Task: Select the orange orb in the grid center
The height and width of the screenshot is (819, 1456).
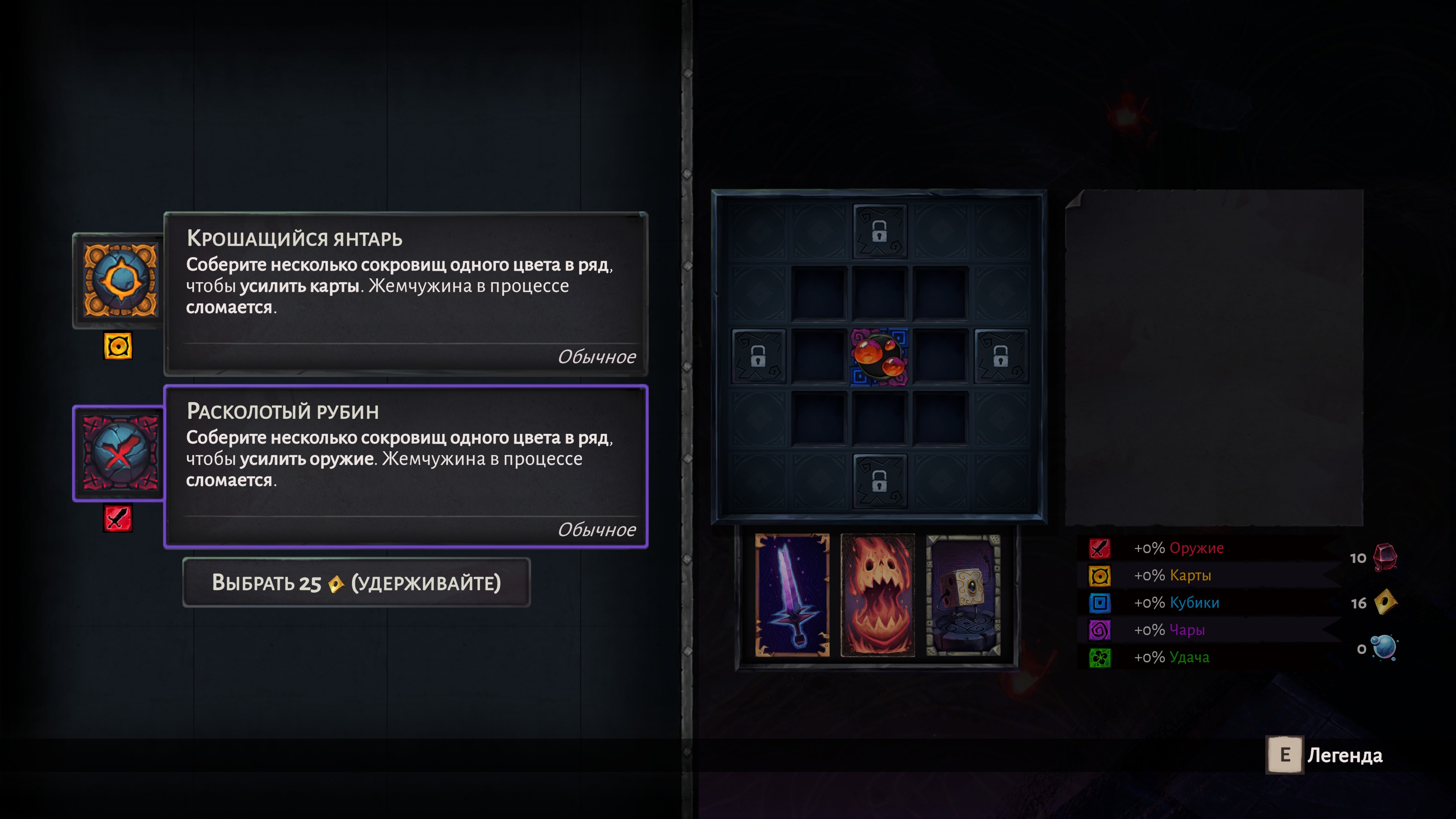Action: pyautogui.click(x=879, y=357)
